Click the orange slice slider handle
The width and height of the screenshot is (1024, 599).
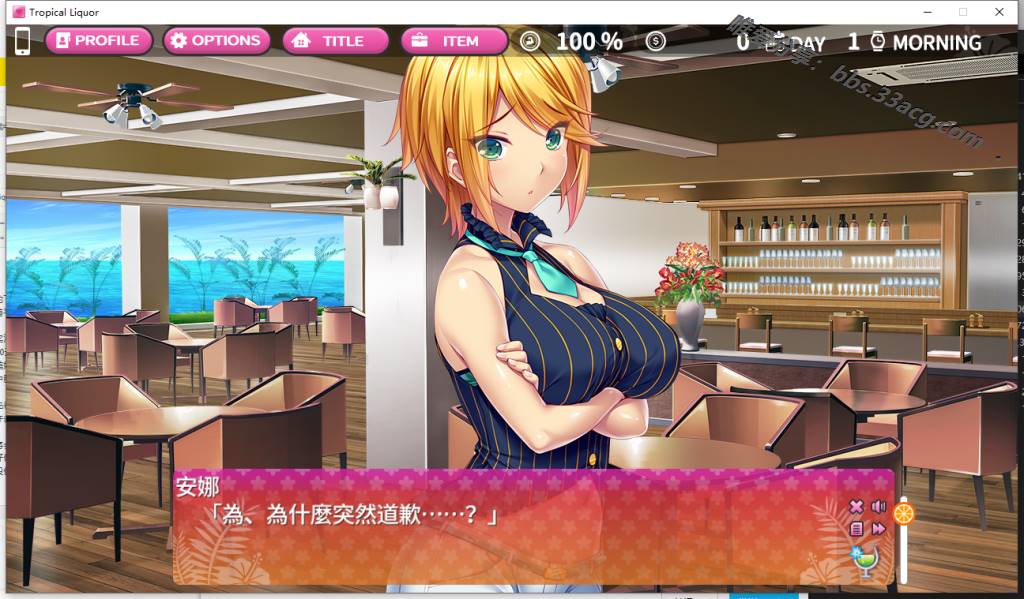[x=904, y=514]
